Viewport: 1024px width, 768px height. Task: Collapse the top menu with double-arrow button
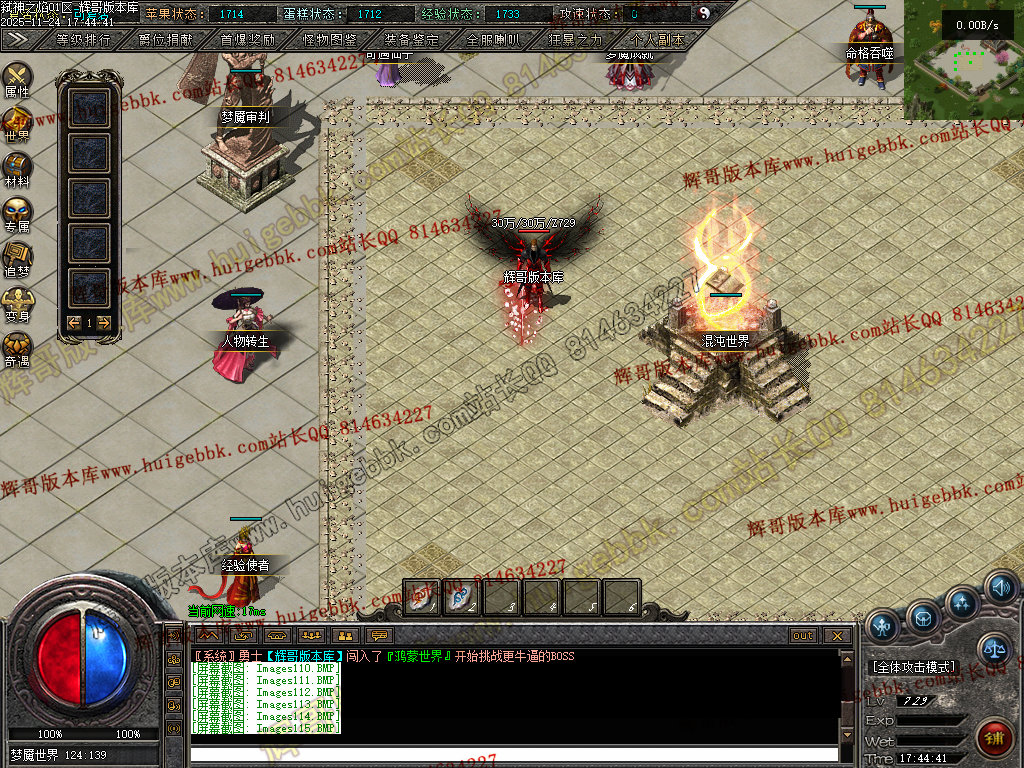(x=16, y=39)
